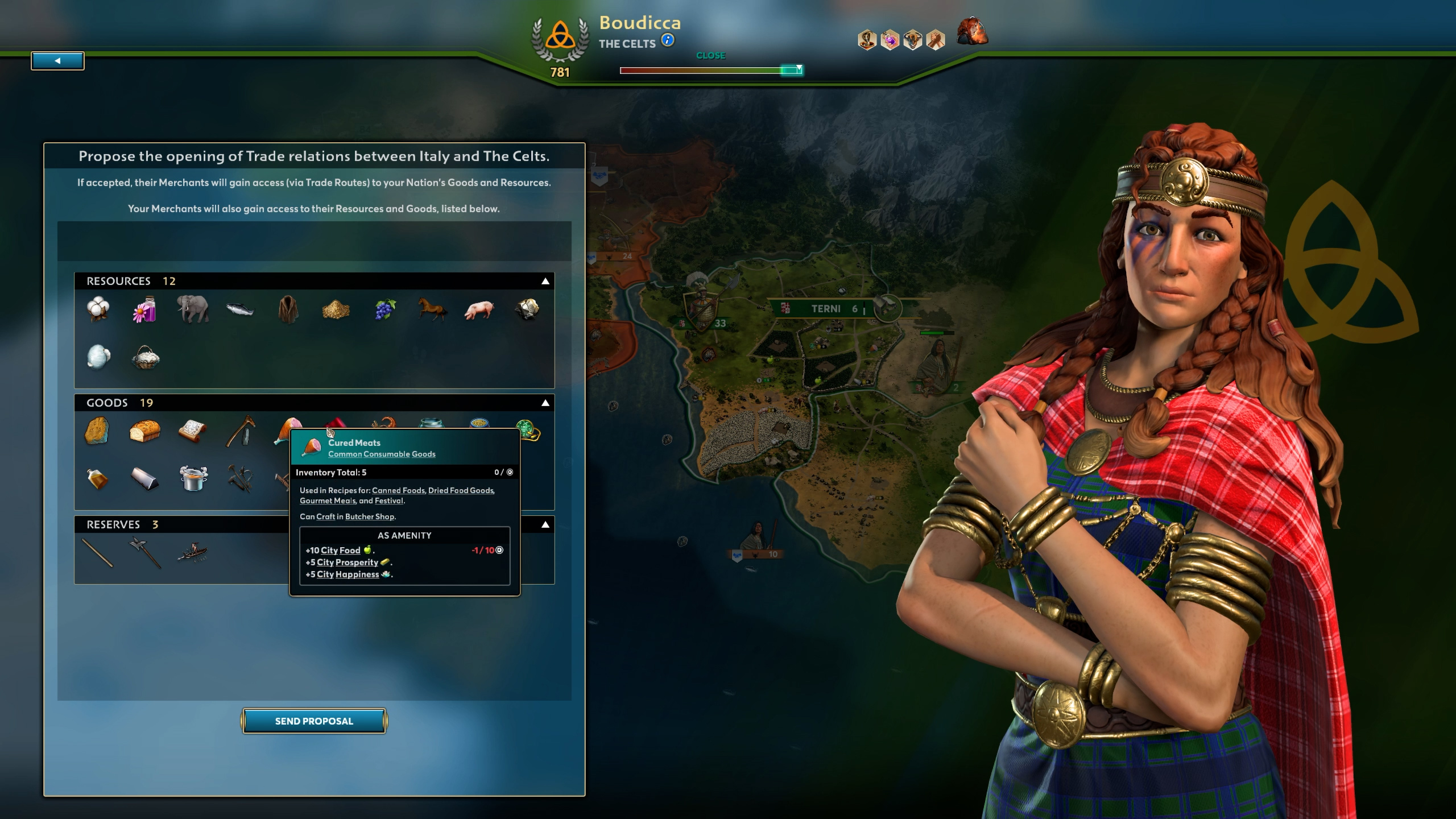Click the elephant resource icon

pyautogui.click(x=192, y=310)
